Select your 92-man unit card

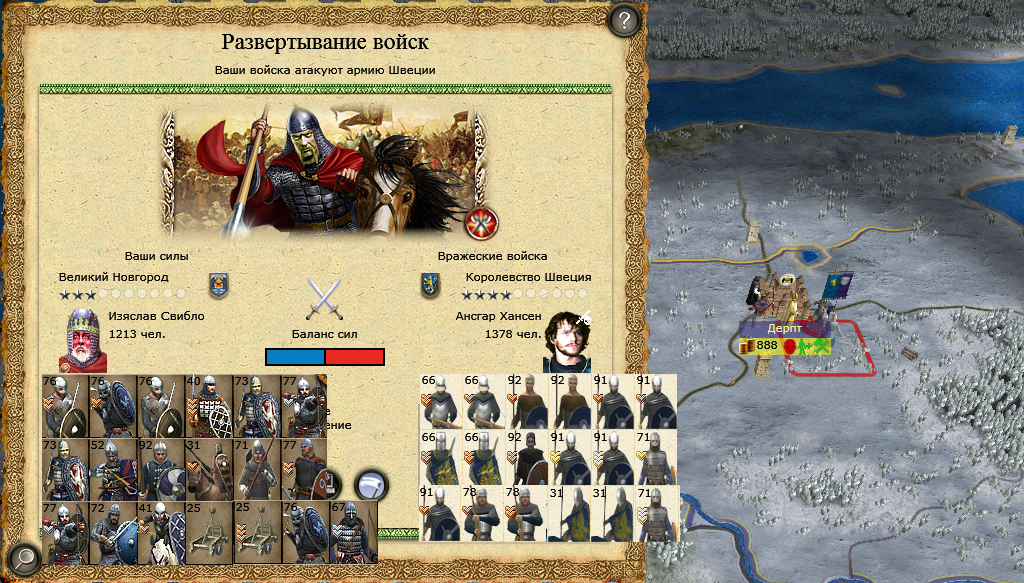point(160,468)
